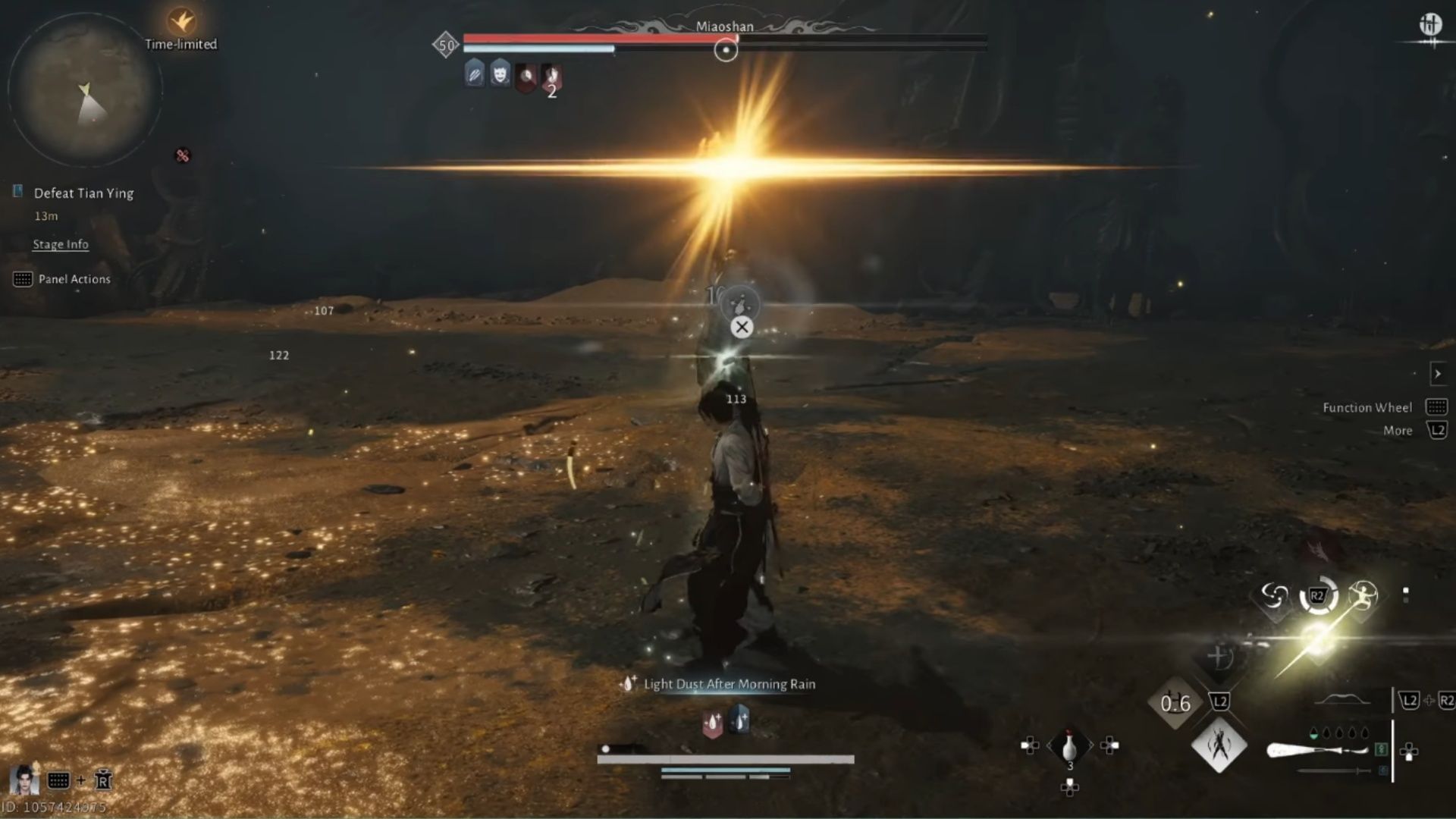Click the grid icon in top-right corner
Screen dimensions: 1456x819
pyautogui.click(x=1430, y=24)
